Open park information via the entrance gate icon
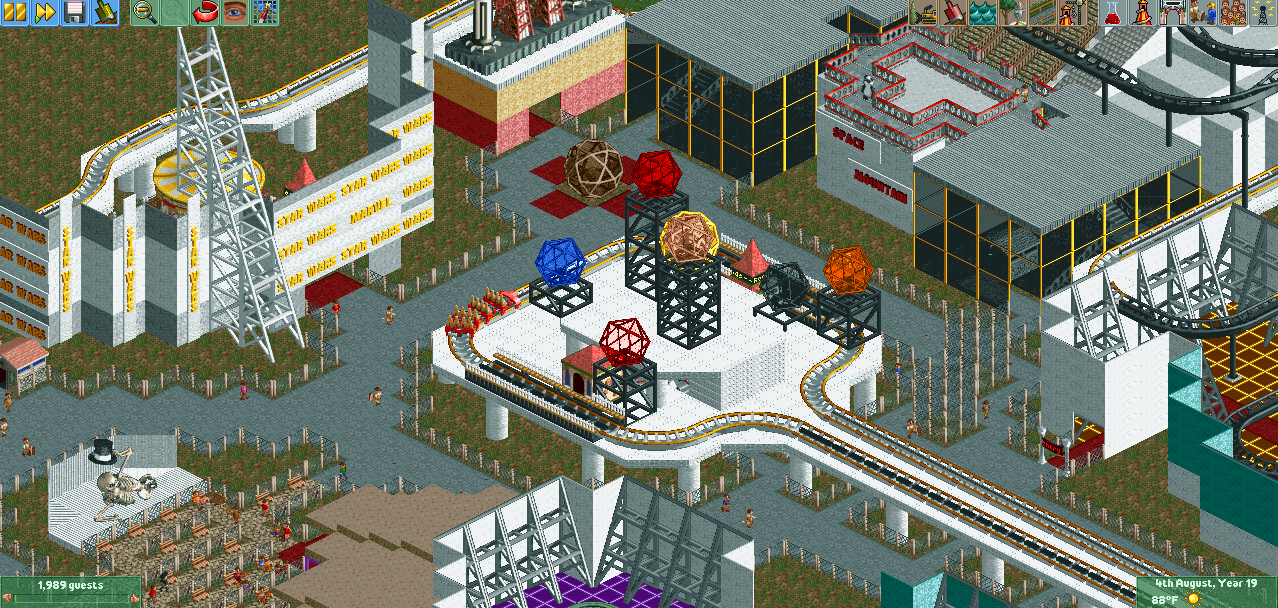Screen dimensions: 1278x608 1171,13
